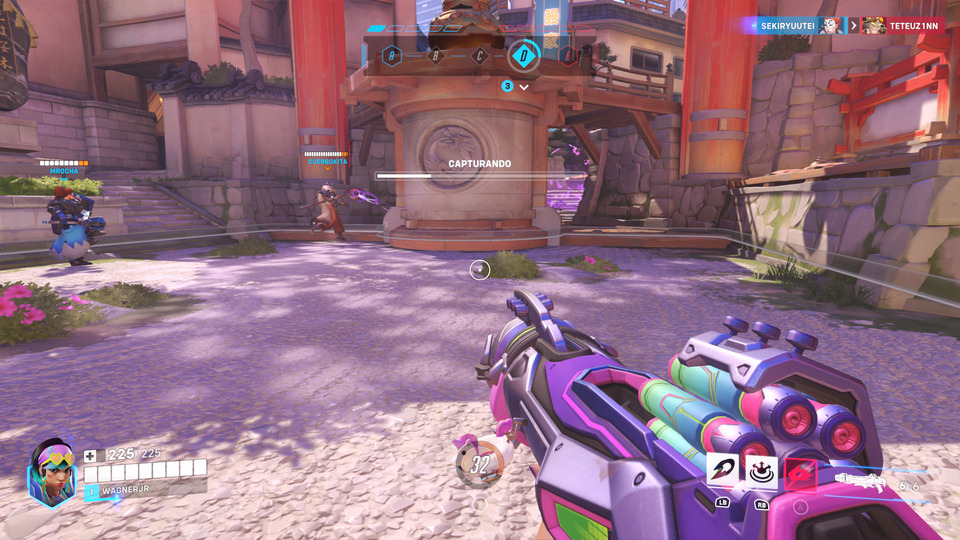Select objective point B marker
Screen dimensions: 960x540
point(435,55)
